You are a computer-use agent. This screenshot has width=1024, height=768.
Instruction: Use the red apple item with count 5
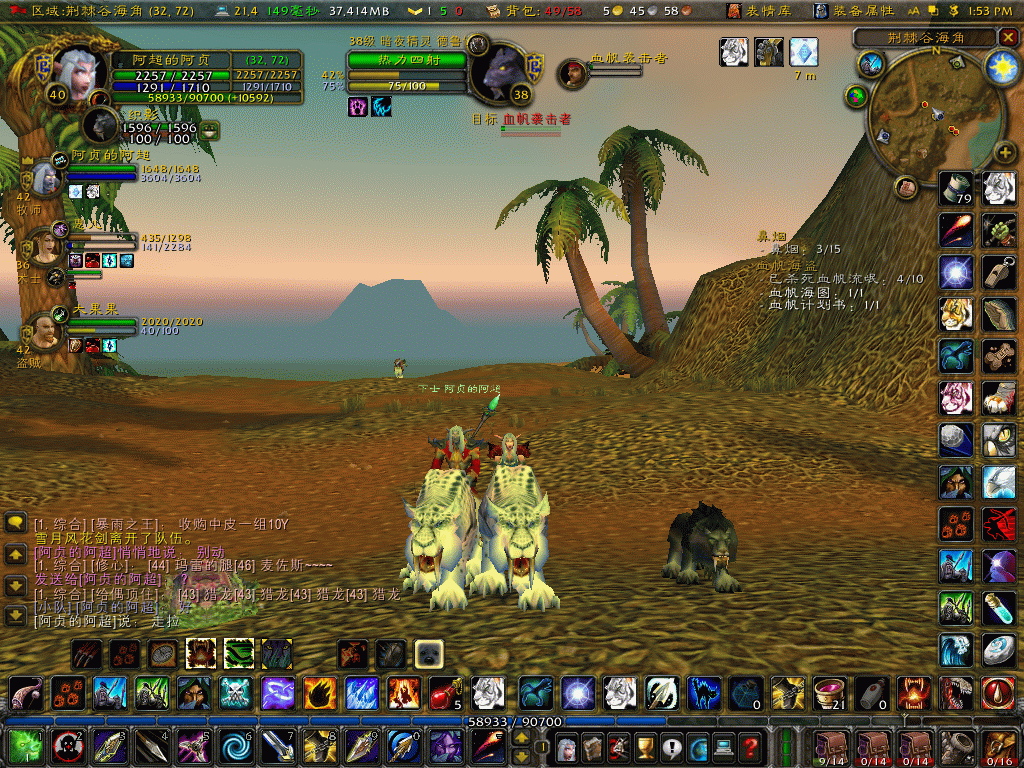pyautogui.click(x=445, y=692)
